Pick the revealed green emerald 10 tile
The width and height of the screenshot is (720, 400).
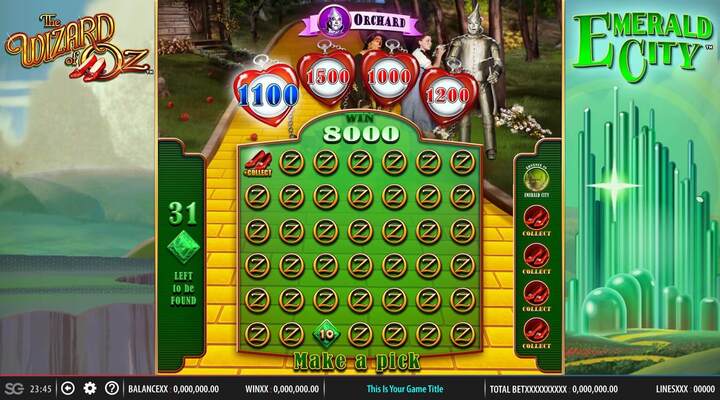click(326, 332)
